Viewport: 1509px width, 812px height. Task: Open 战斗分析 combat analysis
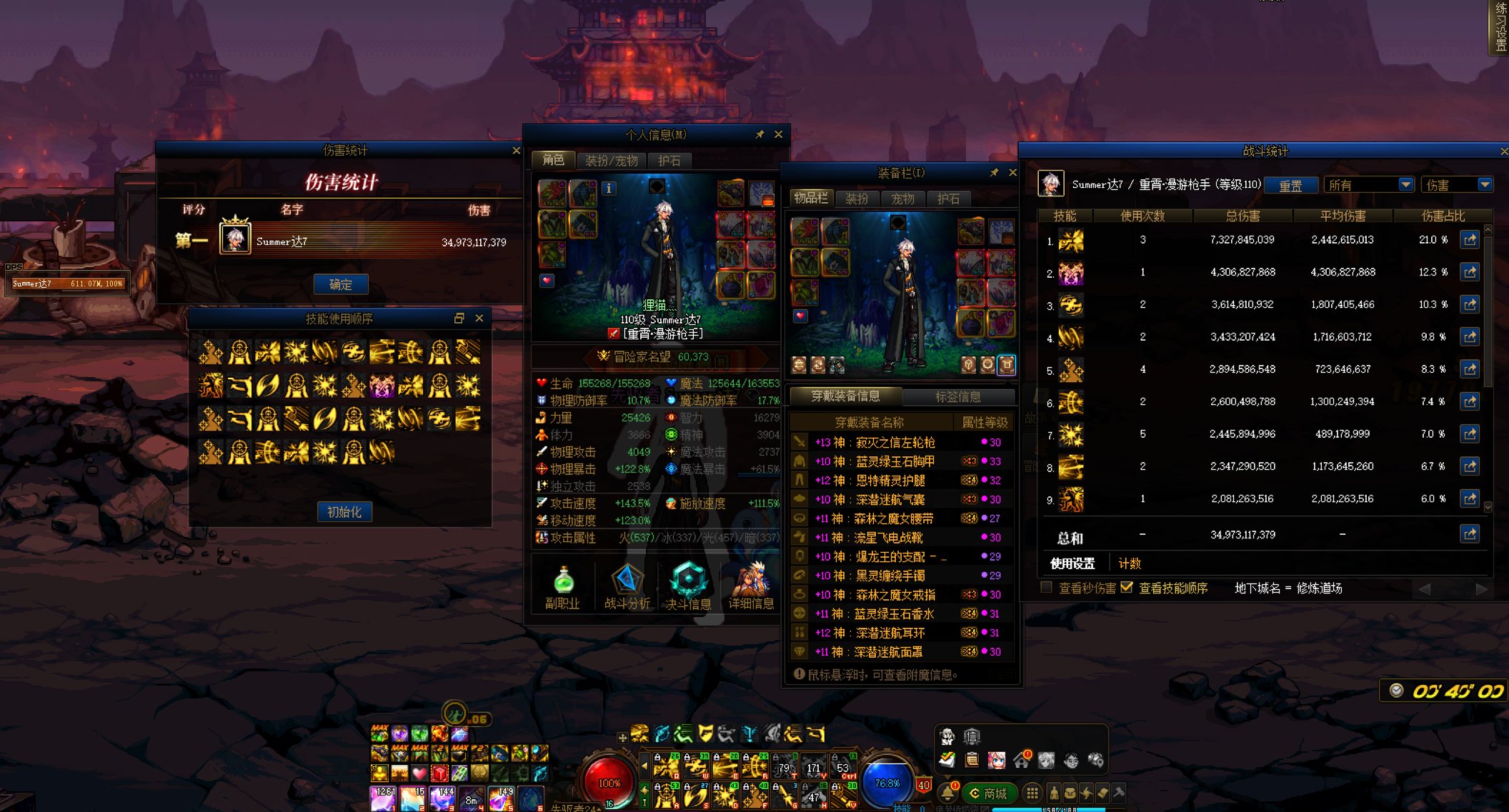tap(627, 587)
